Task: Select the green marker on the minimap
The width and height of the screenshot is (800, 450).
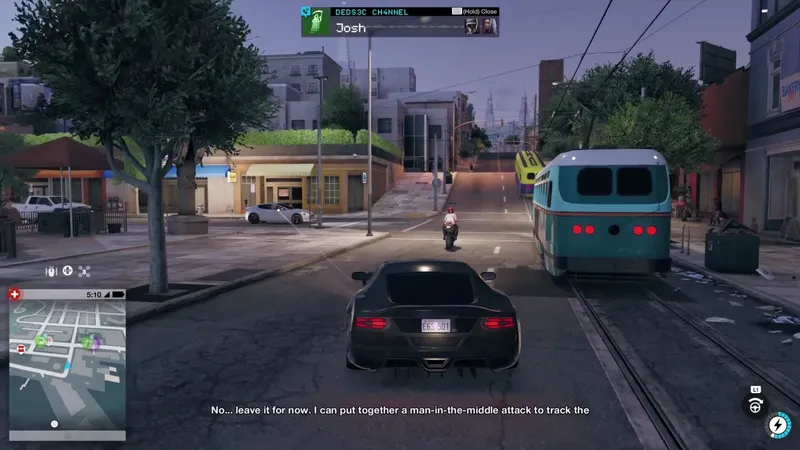Action: [41, 342]
